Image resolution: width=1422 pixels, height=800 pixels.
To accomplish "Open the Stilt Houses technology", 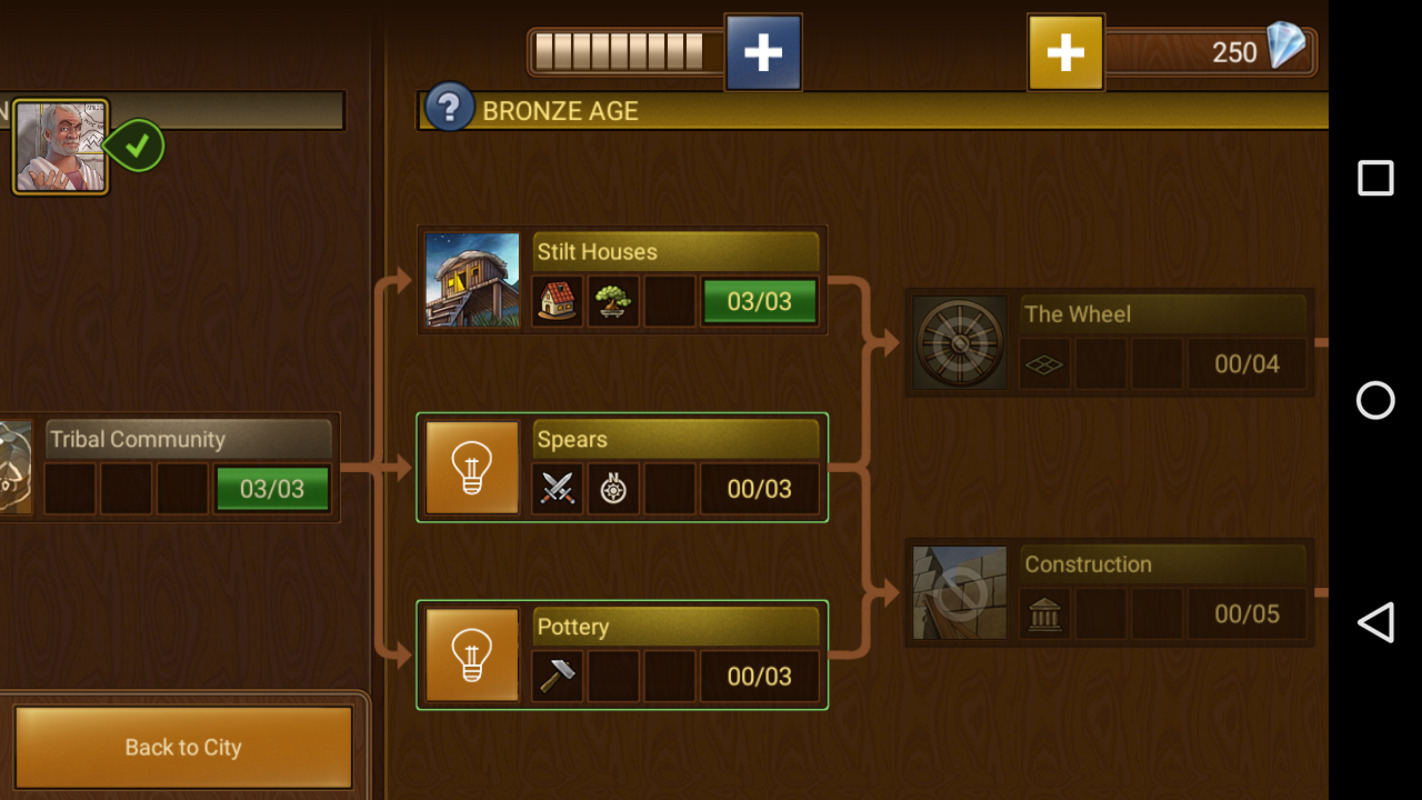I will [622, 280].
